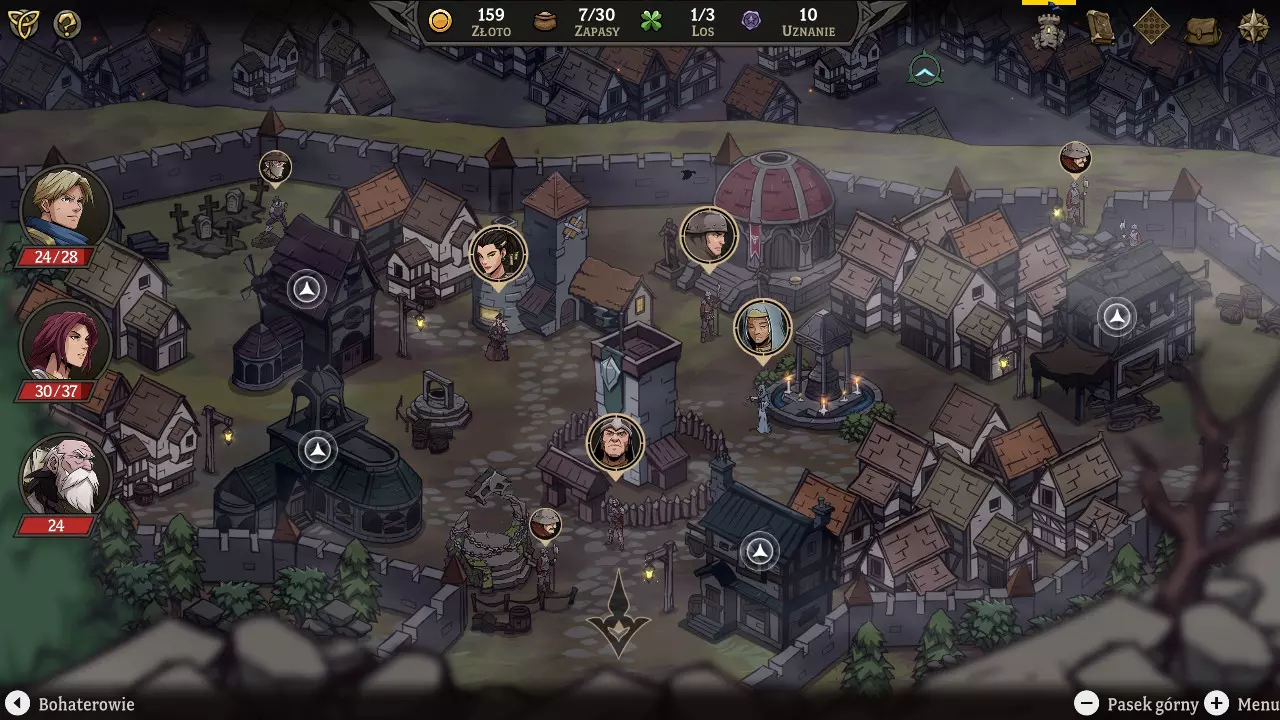Enter the market stall building marker
This screenshot has width=1280, height=720.
click(1116, 317)
